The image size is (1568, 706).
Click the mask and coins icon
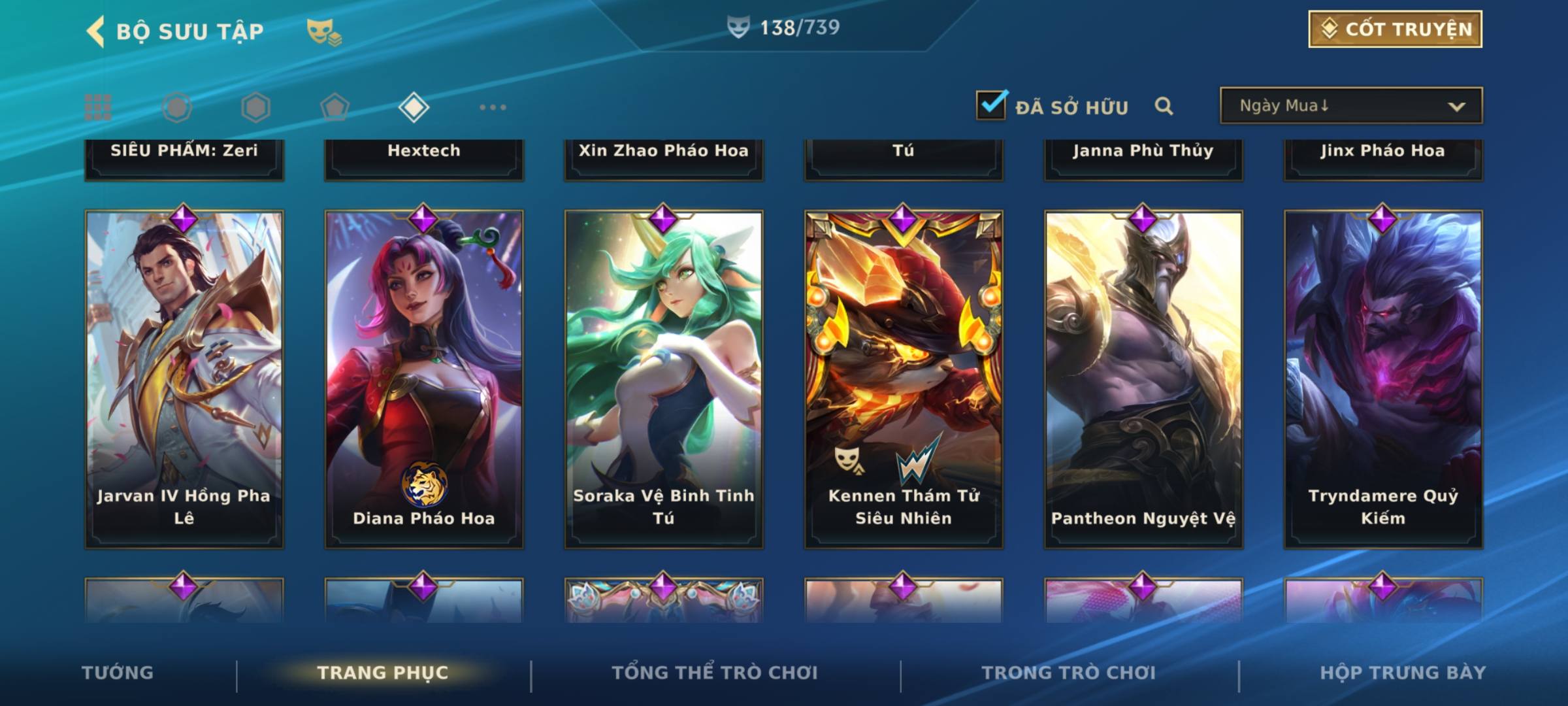324,31
